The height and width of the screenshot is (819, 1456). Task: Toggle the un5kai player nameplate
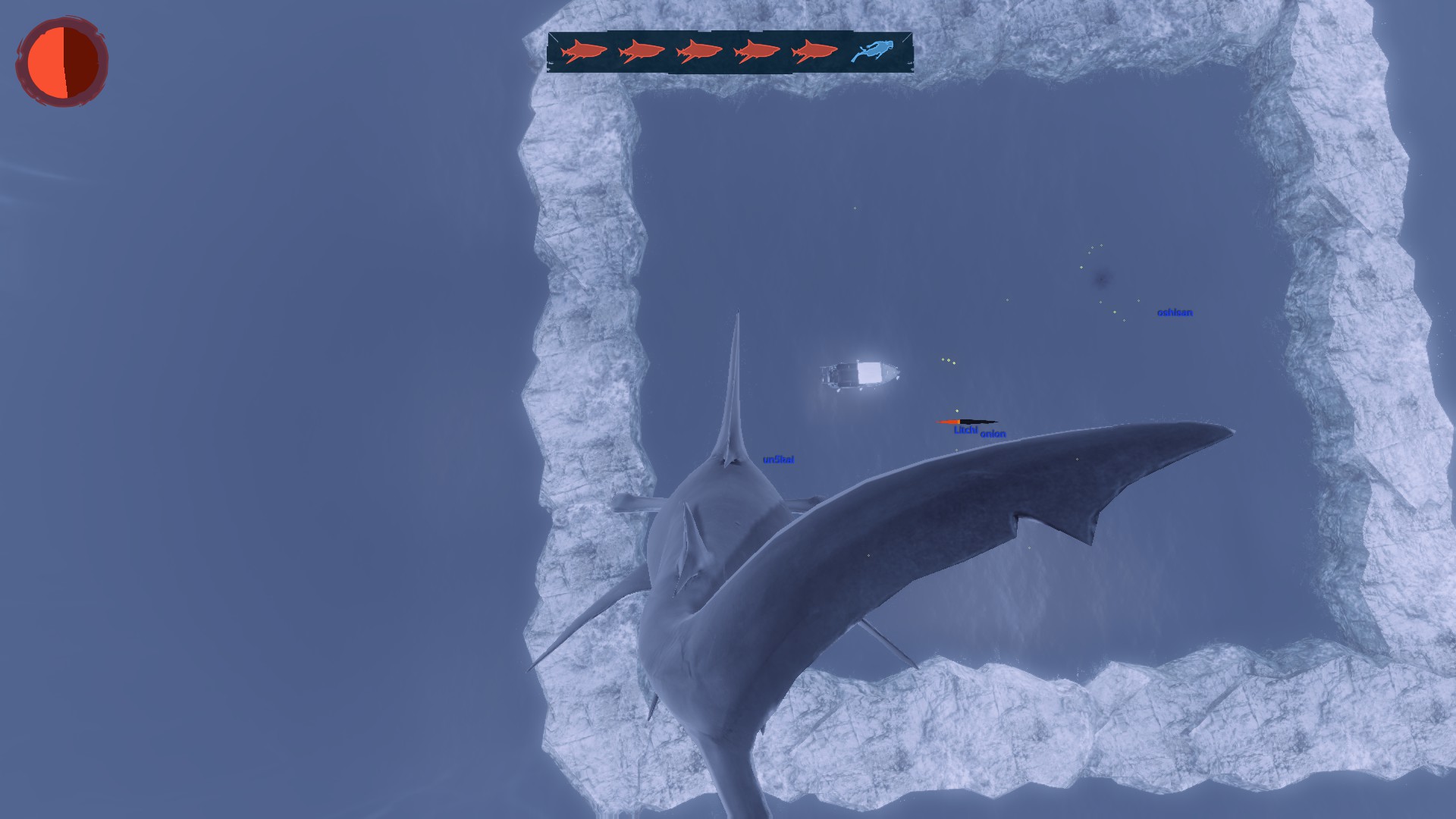[x=779, y=458]
